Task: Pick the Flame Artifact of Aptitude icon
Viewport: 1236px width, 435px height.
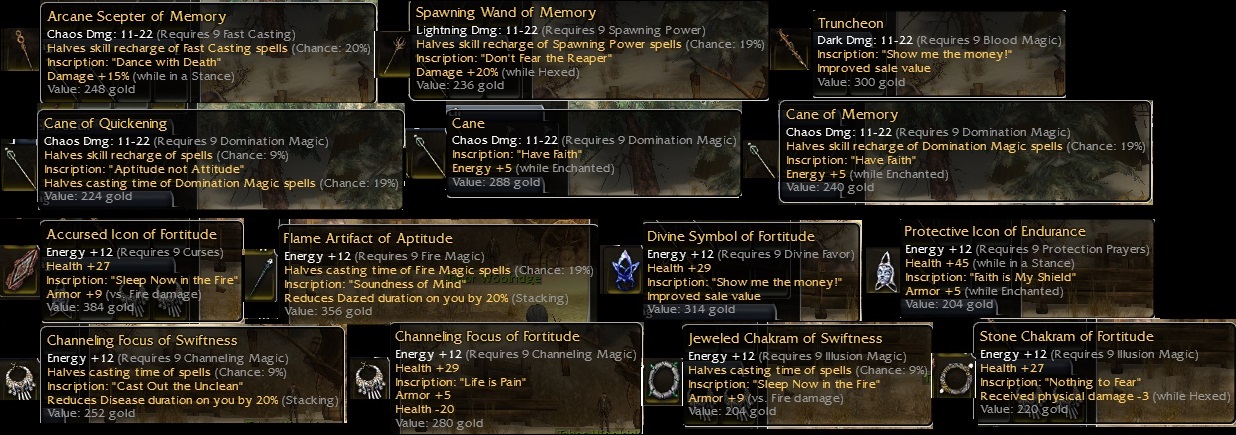Action: pos(261,272)
